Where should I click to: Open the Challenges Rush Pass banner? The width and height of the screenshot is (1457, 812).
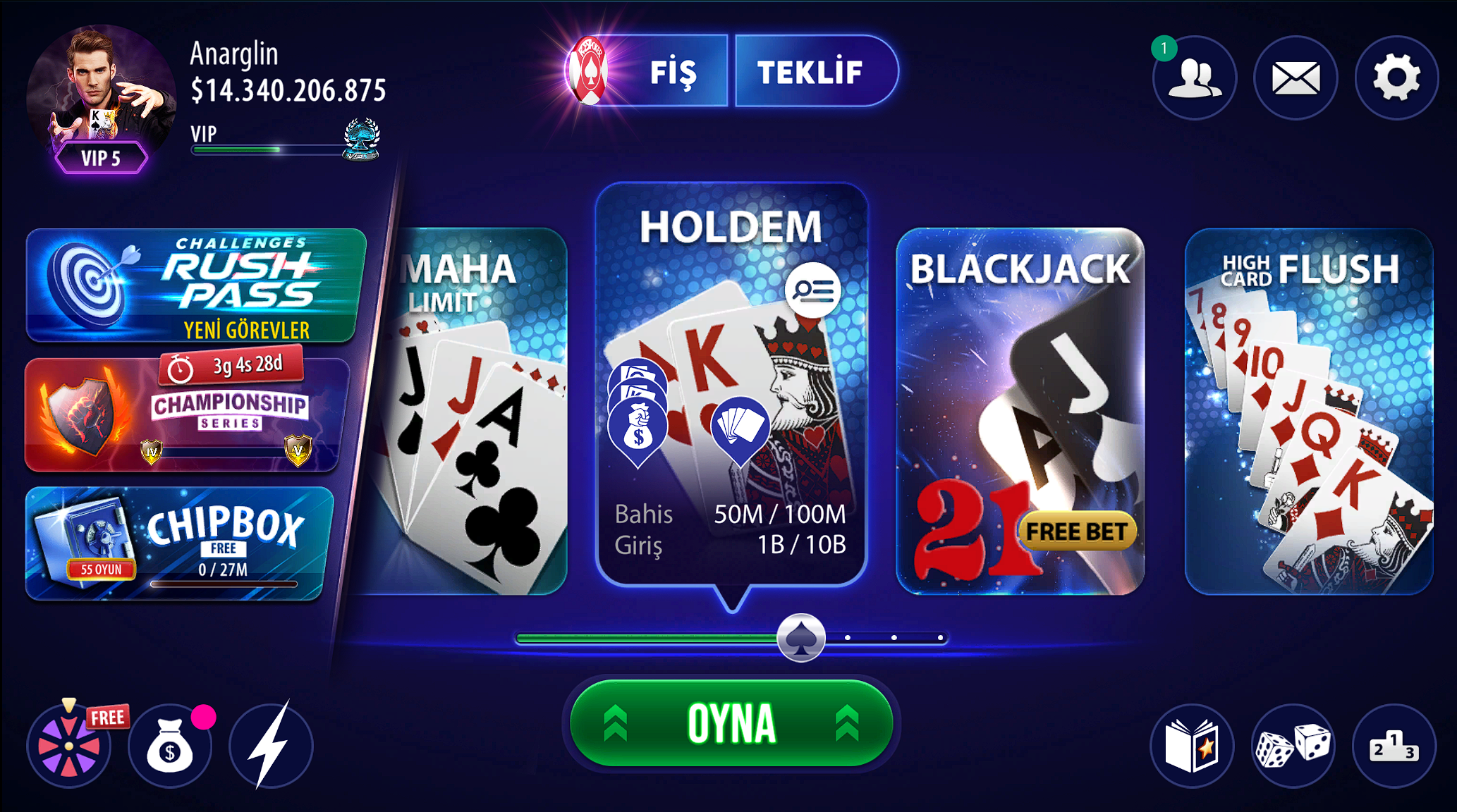(x=195, y=285)
